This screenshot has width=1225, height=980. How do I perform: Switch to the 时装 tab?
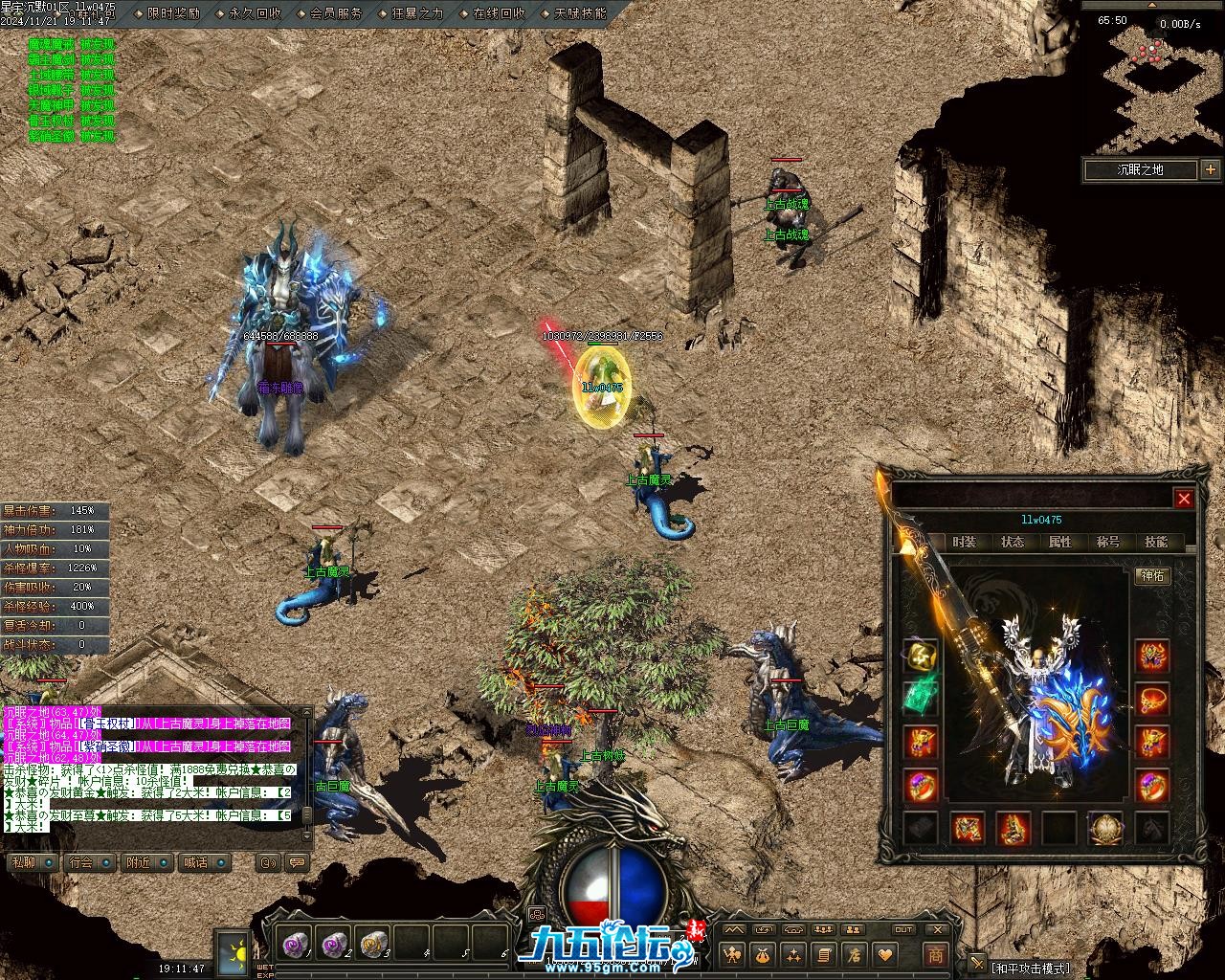click(x=965, y=542)
